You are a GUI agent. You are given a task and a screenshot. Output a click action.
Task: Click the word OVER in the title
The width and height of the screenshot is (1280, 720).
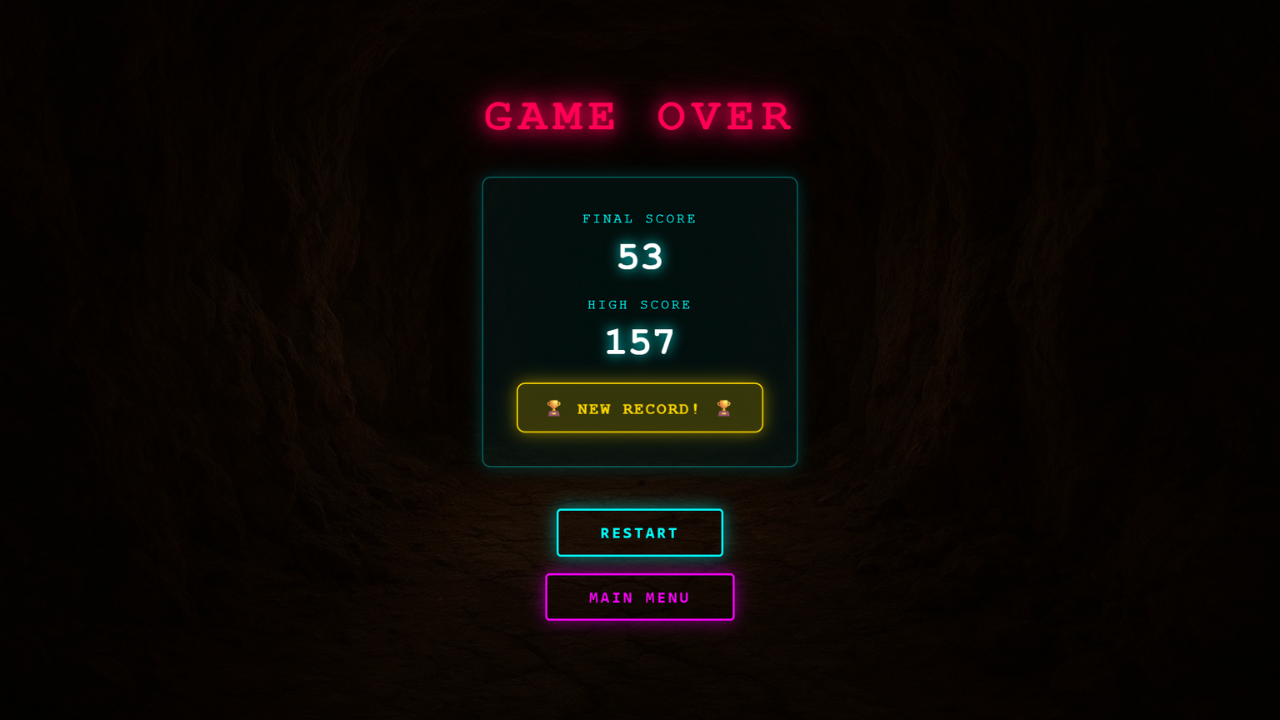click(x=725, y=115)
